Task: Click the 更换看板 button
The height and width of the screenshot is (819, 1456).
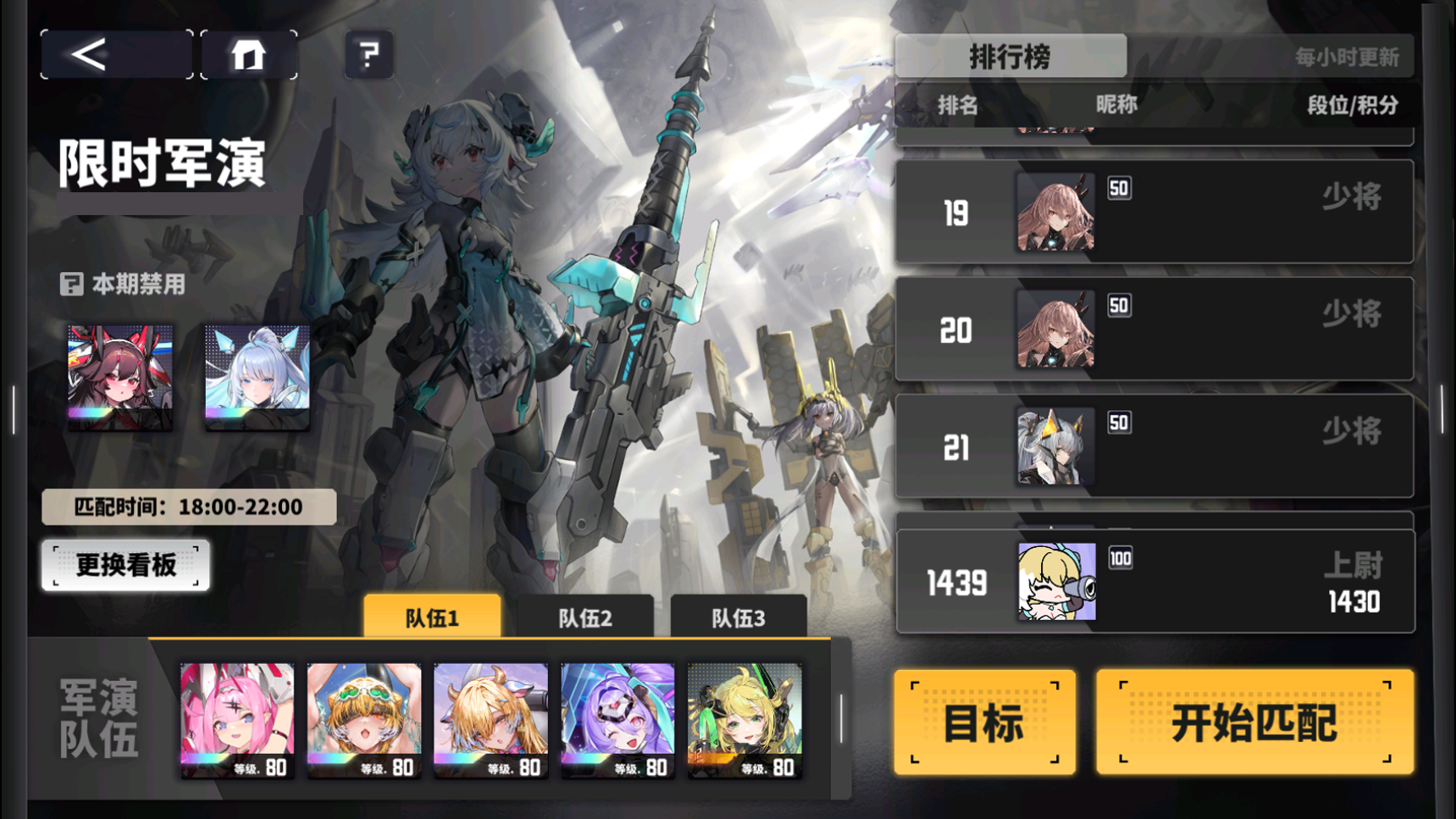Action: pyautogui.click(x=125, y=565)
